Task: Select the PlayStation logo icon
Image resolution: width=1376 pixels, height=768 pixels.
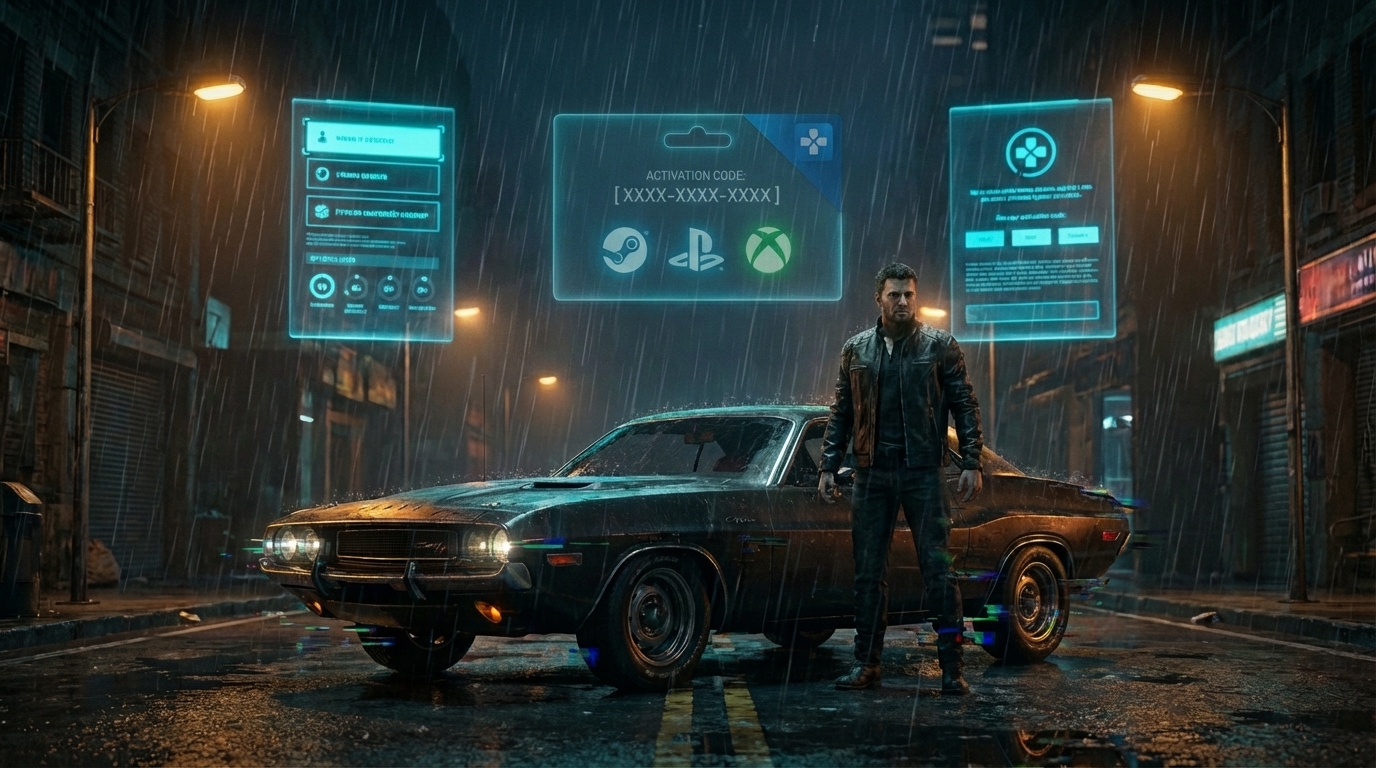Action: [695, 250]
